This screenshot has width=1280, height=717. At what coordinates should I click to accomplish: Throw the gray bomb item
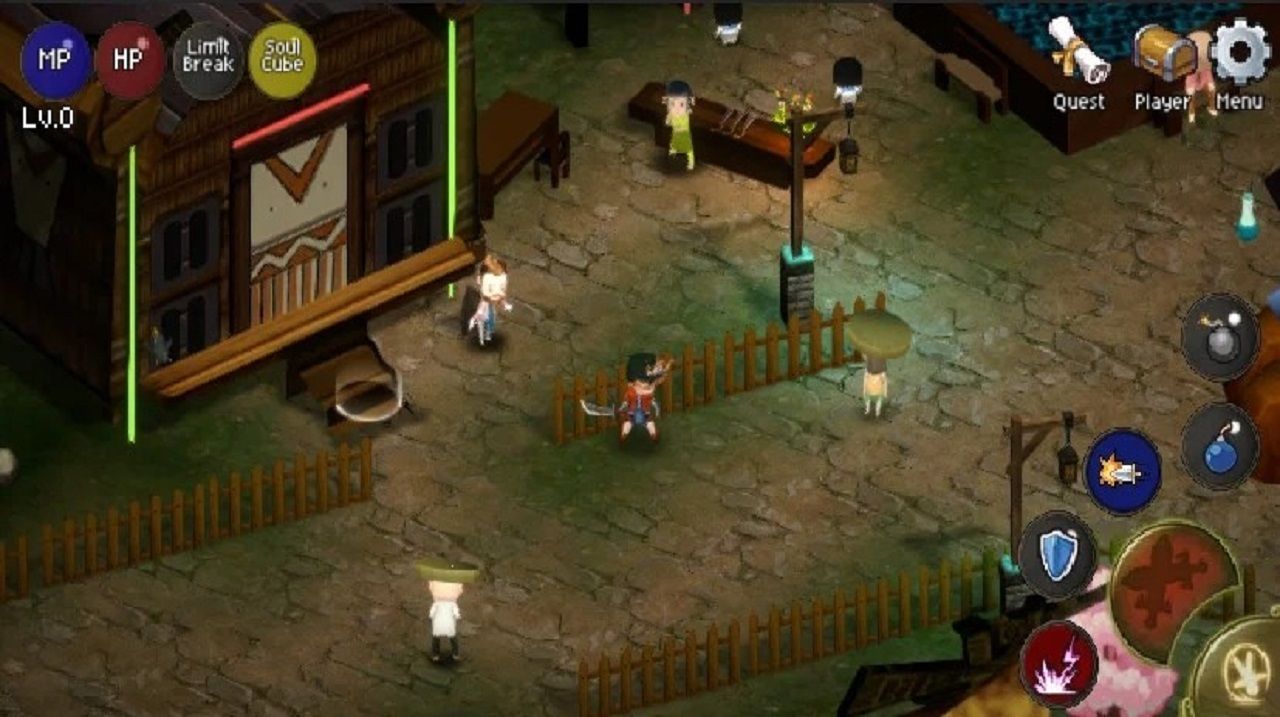pyautogui.click(x=1219, y=337)
